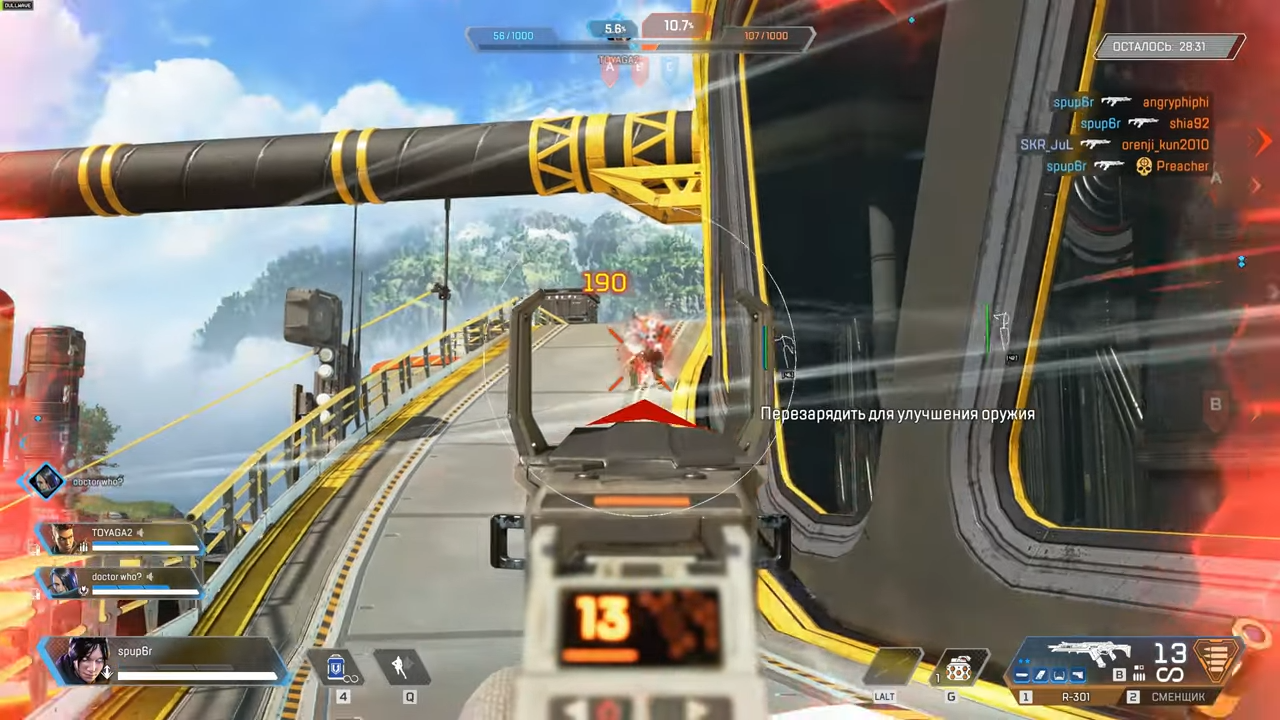This screenshot has height=720, width=1280.
Task: Click the orenji_kun2010 kill feed row
Action: [1114, 145]
